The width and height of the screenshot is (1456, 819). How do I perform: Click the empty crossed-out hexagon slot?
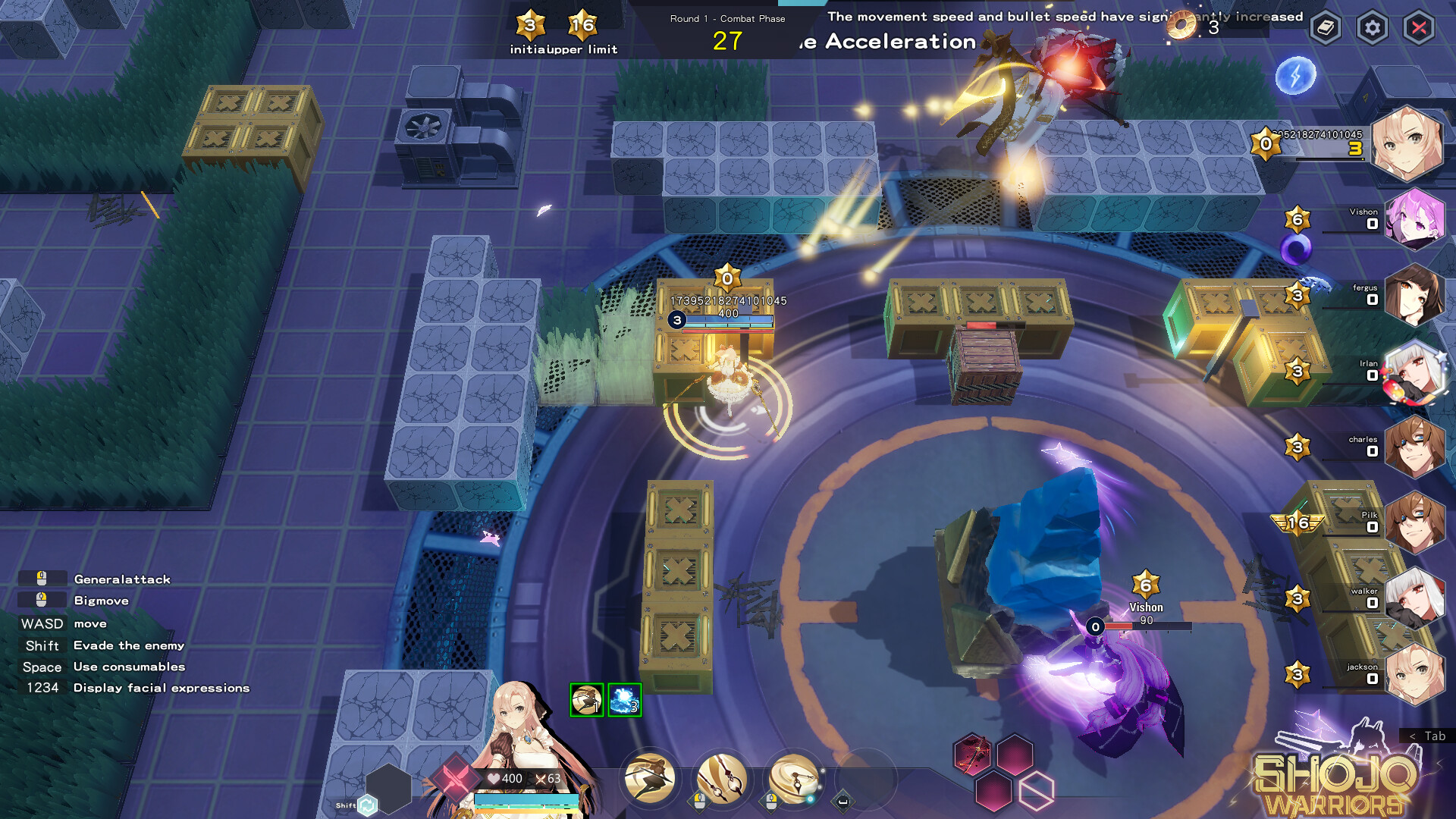tap(1037, 791)
